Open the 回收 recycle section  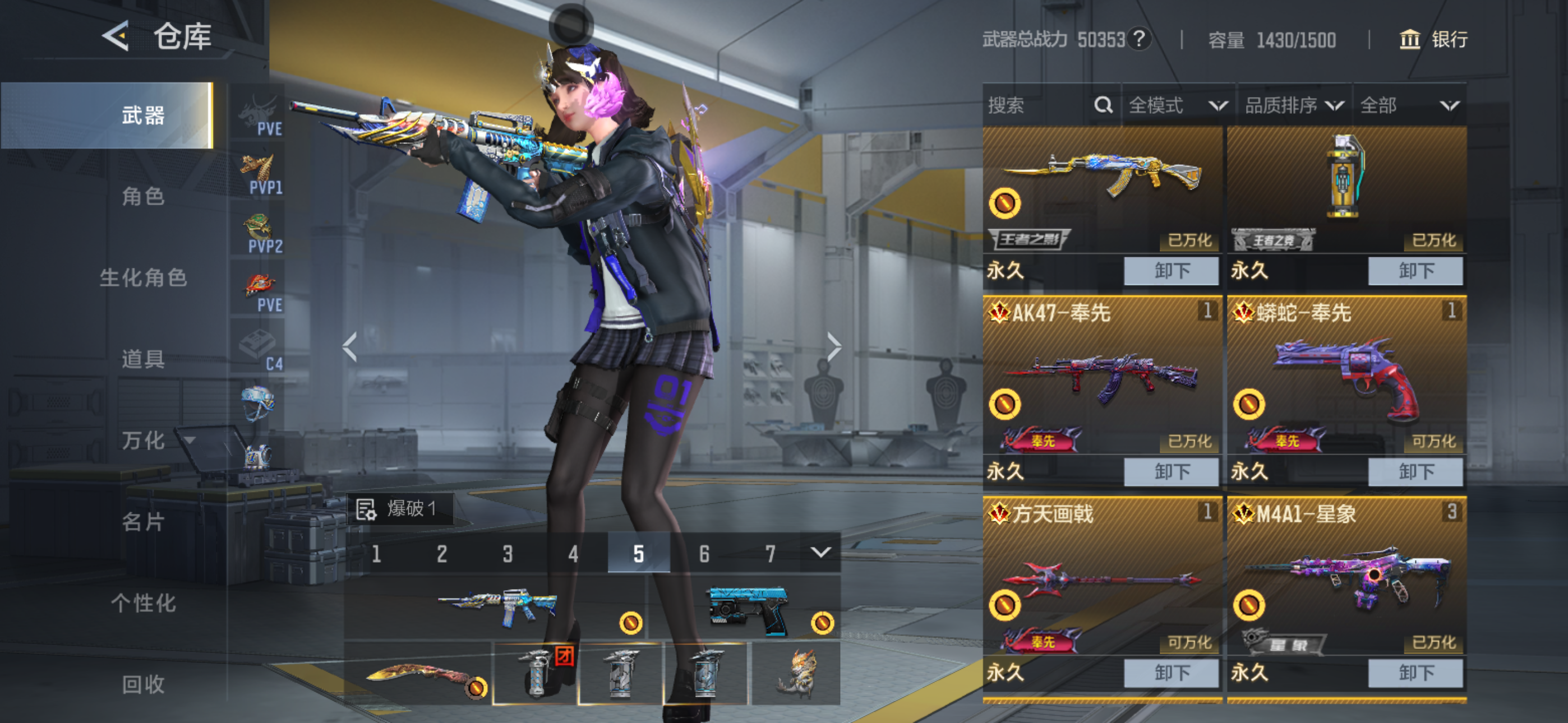[x=143, y=684]
